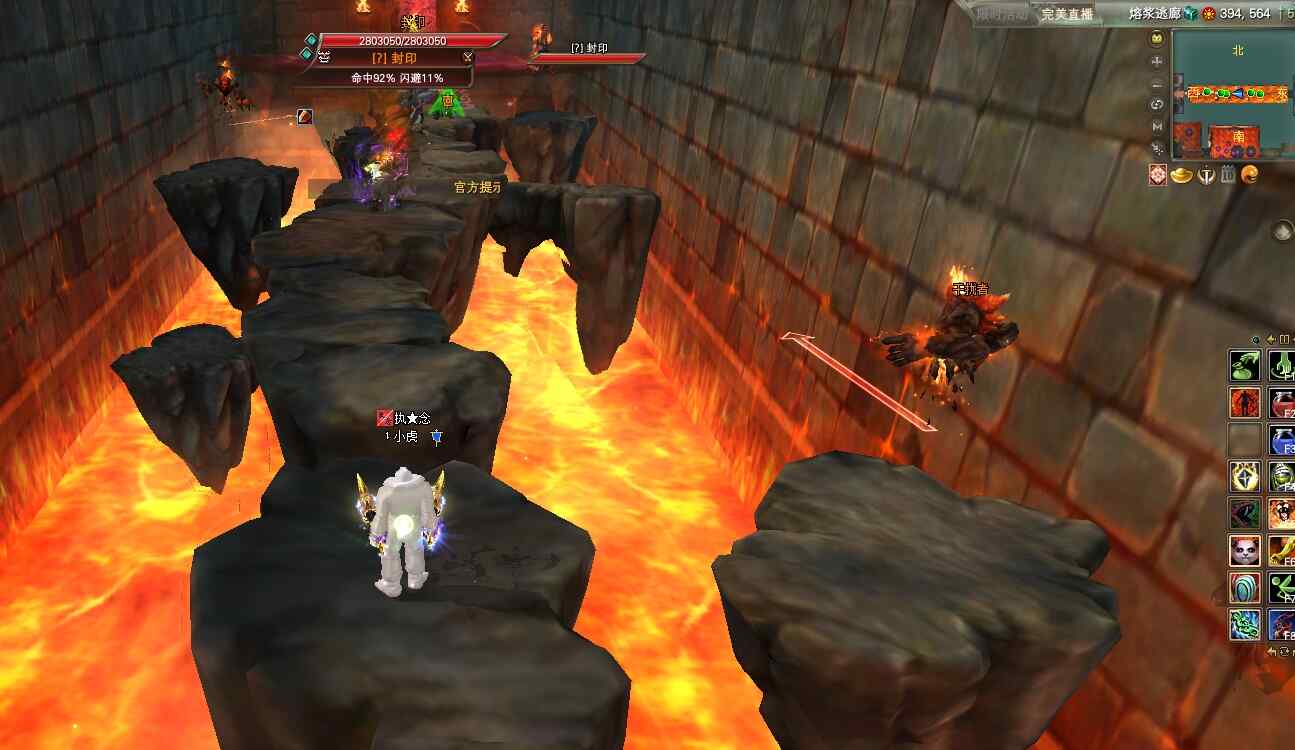1295x750 pixels.
Task: Click the orange swirl icon below the minimap
Action: [x=1250, y=176]
